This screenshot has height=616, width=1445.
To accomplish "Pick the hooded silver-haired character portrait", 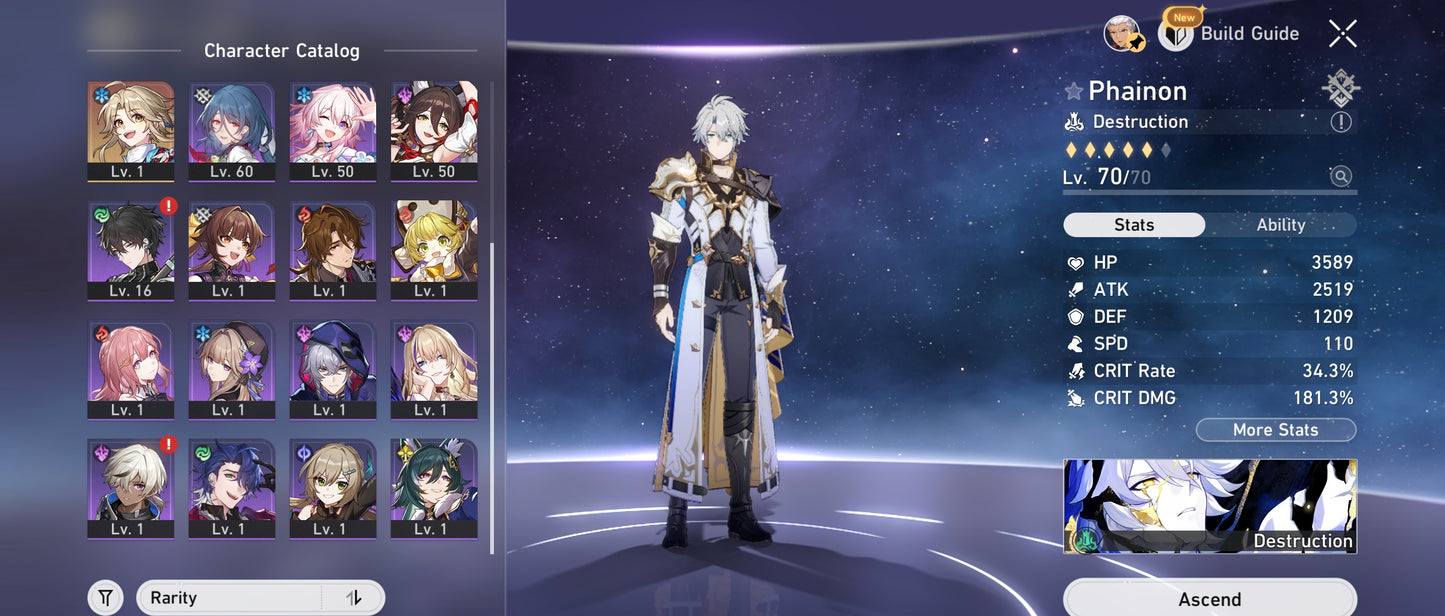I will (x=333, y=369).
